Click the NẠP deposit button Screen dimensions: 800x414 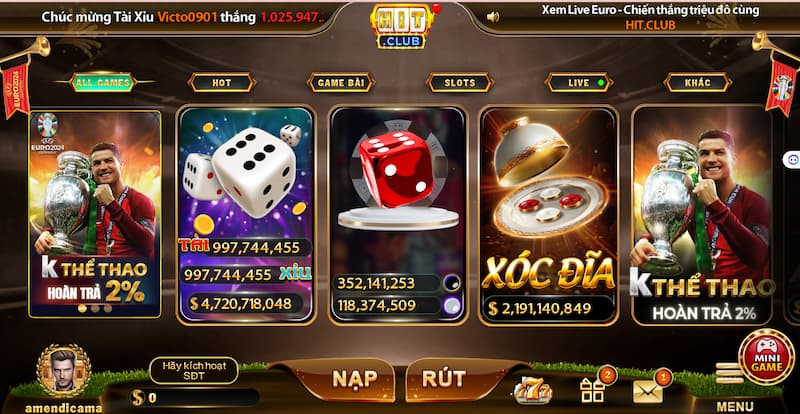353,379
